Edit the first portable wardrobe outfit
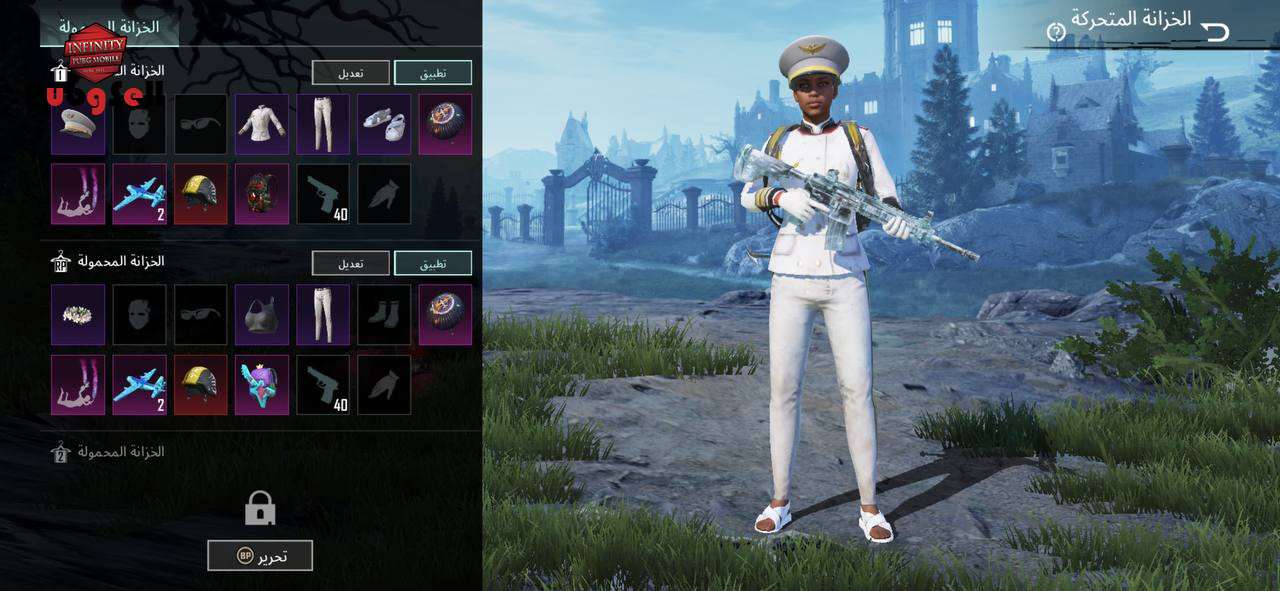 click(x=350, y=73)
